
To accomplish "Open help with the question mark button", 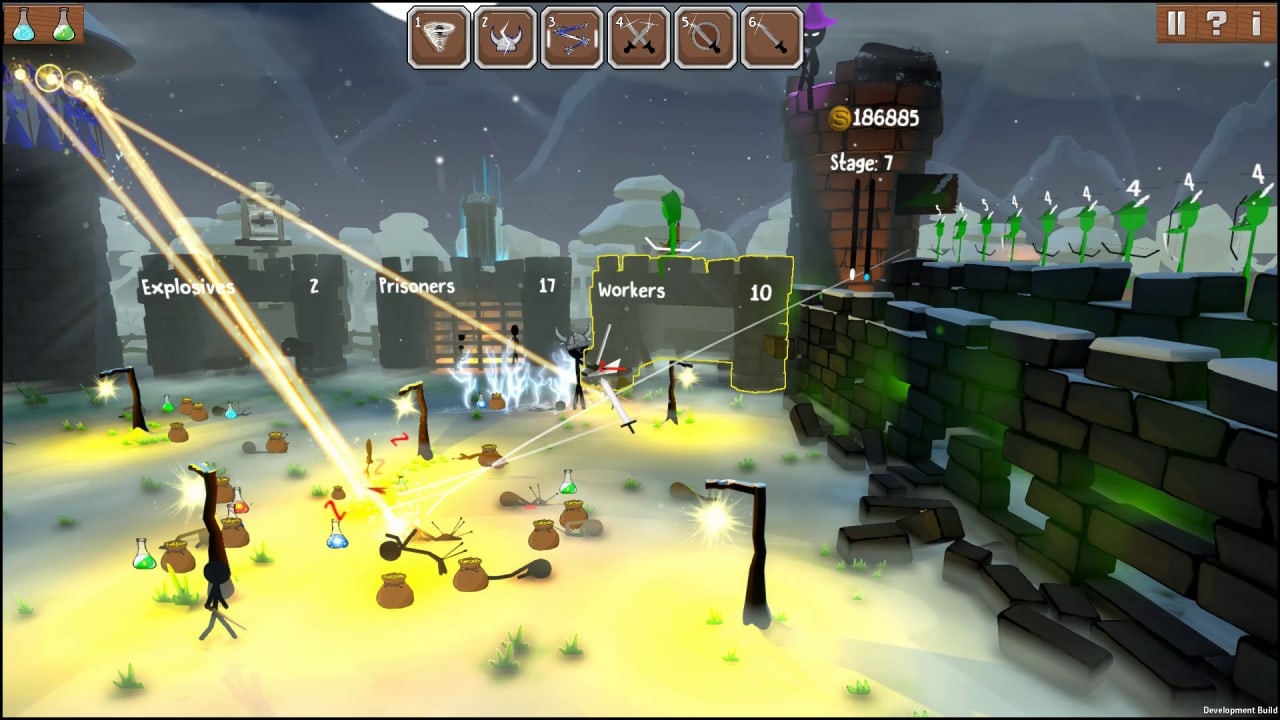I will (1216, 23).
